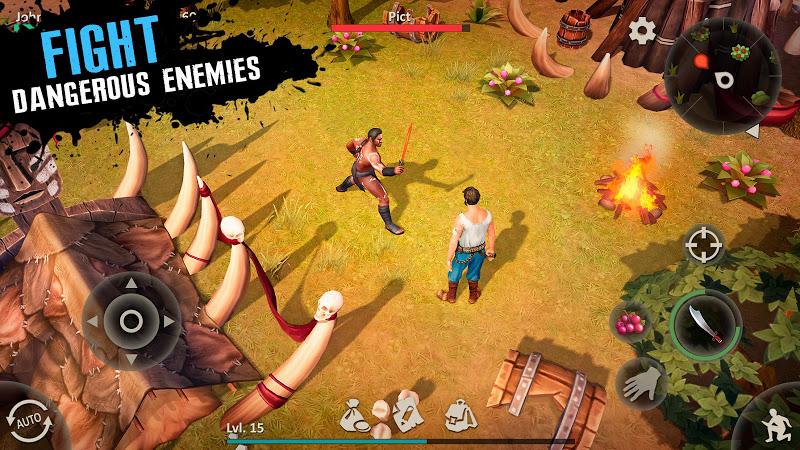Tap the crosshair target button

click(x=704, y=243)
